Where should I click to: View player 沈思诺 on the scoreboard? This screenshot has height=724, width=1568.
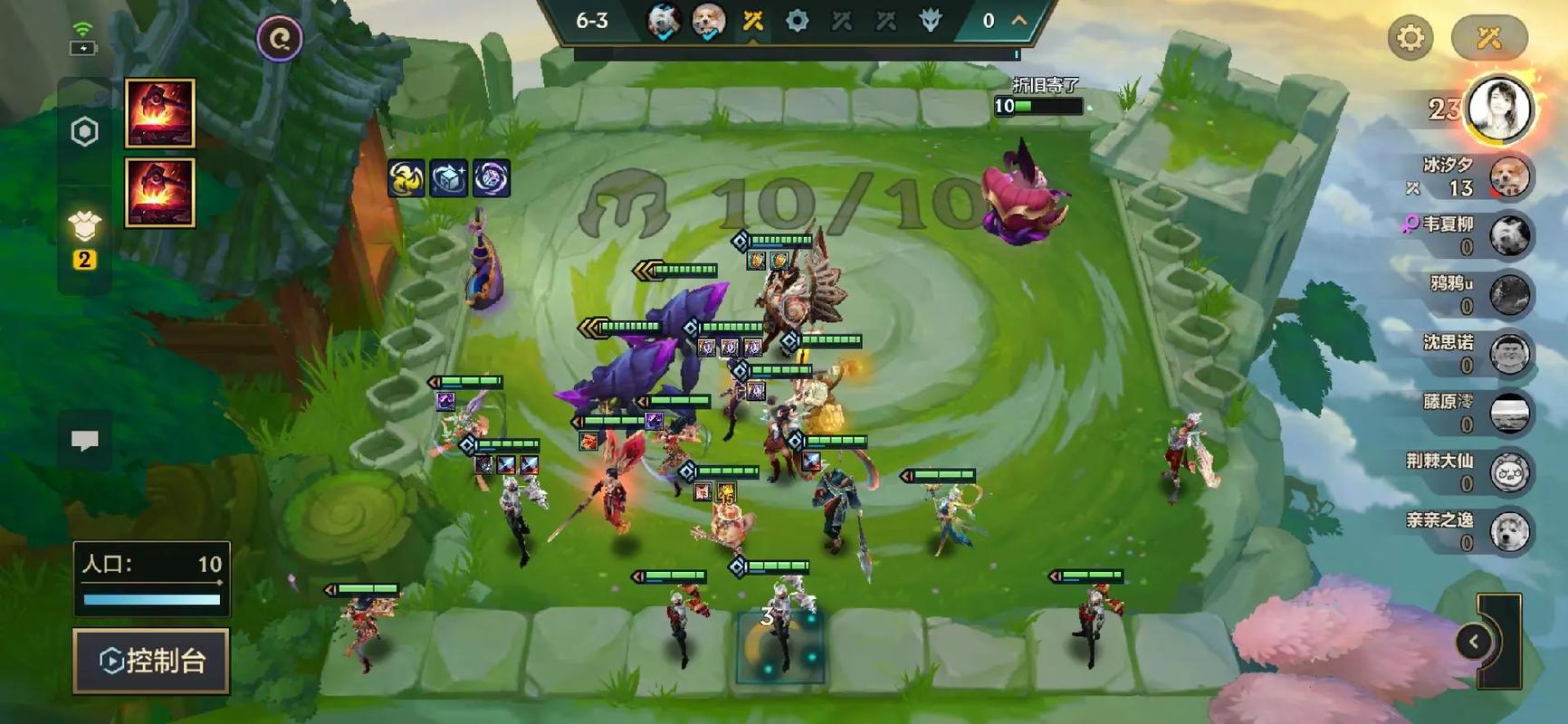tap(1509, 354)
